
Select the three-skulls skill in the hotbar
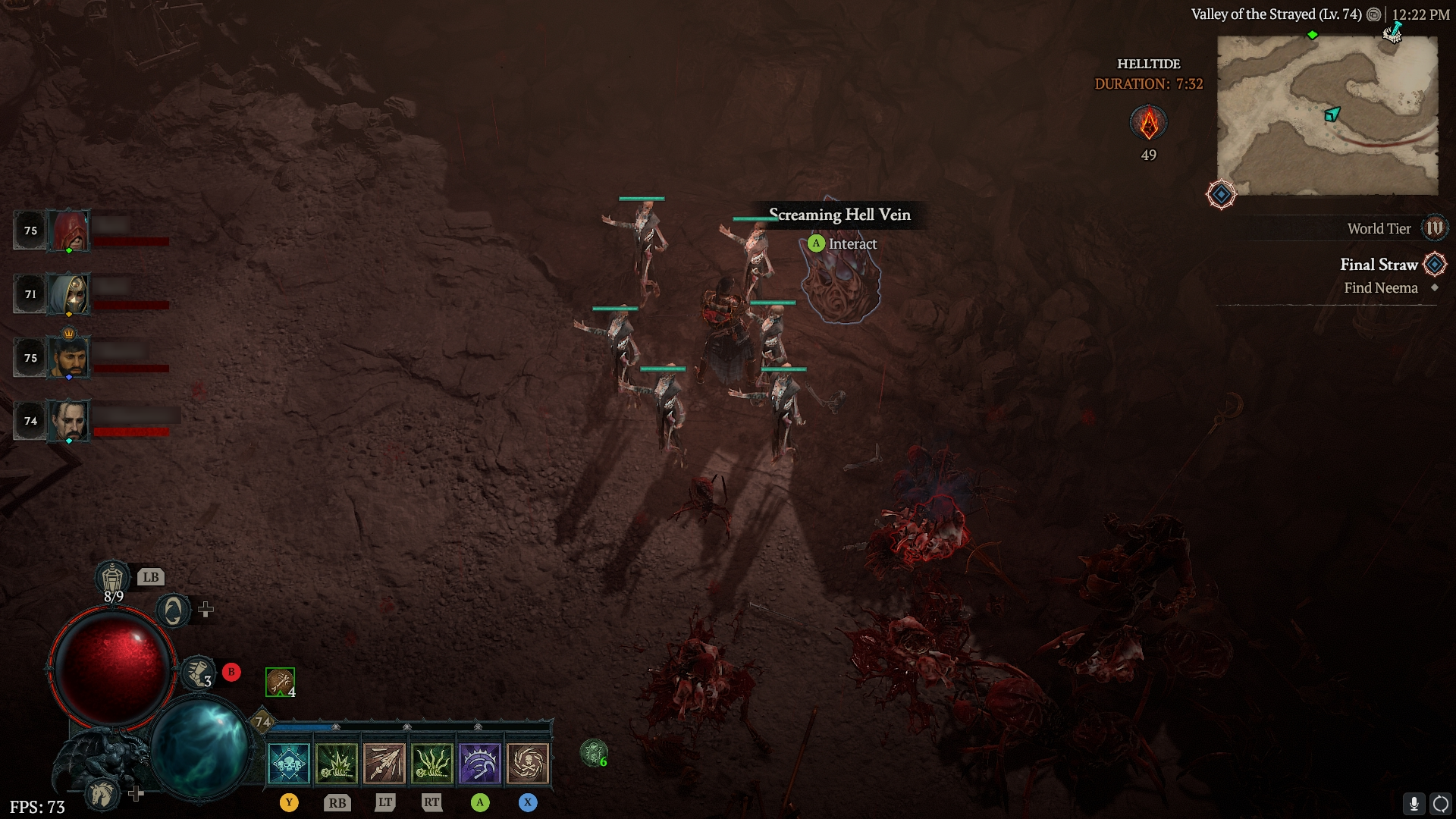point(289,763)
